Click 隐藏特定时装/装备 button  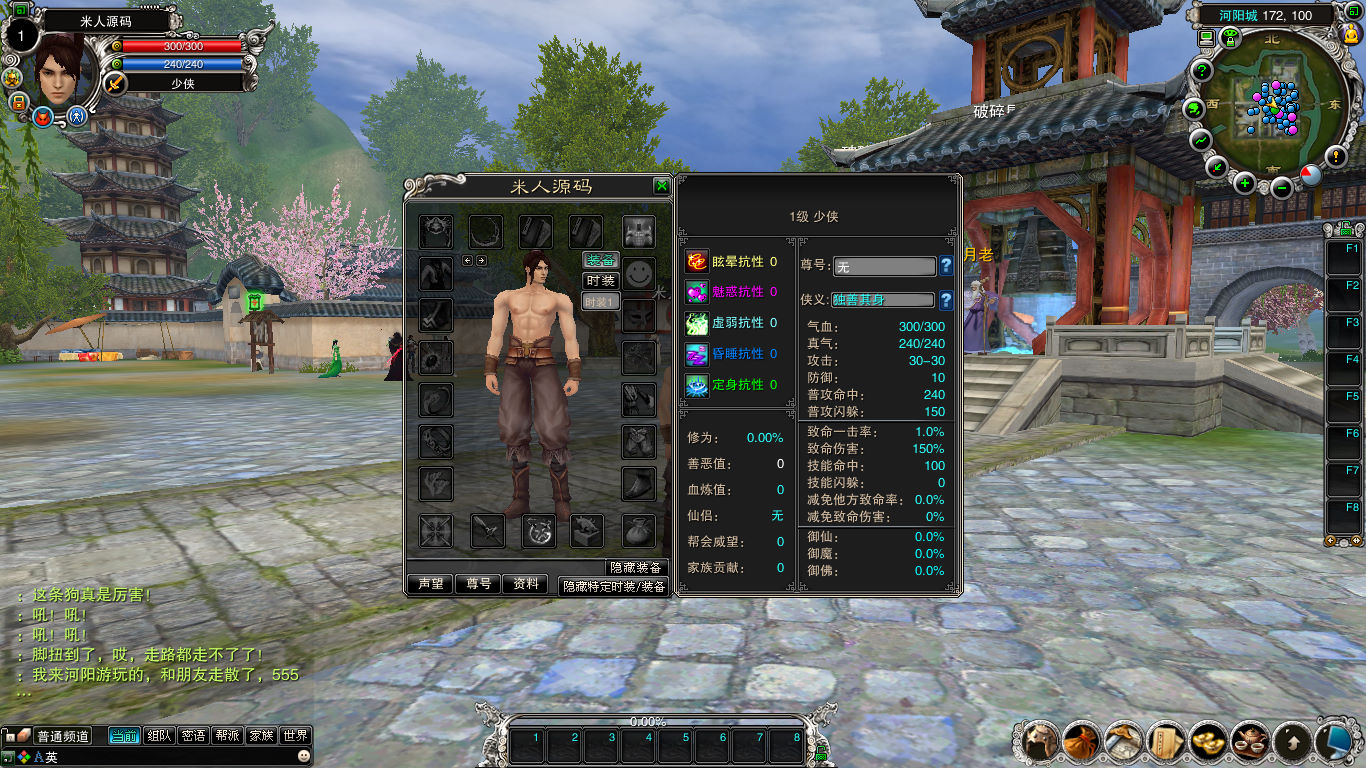[614, 586]
